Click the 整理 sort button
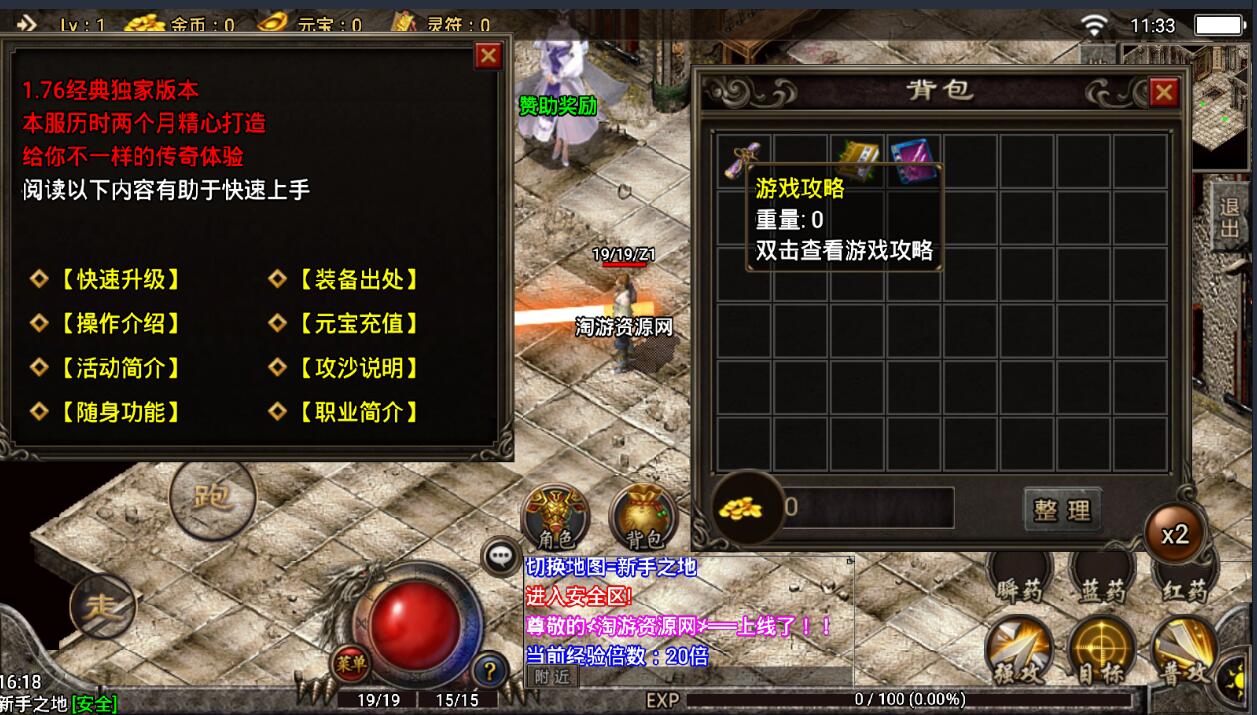 pyautogui.click(x=1062, y=510)
